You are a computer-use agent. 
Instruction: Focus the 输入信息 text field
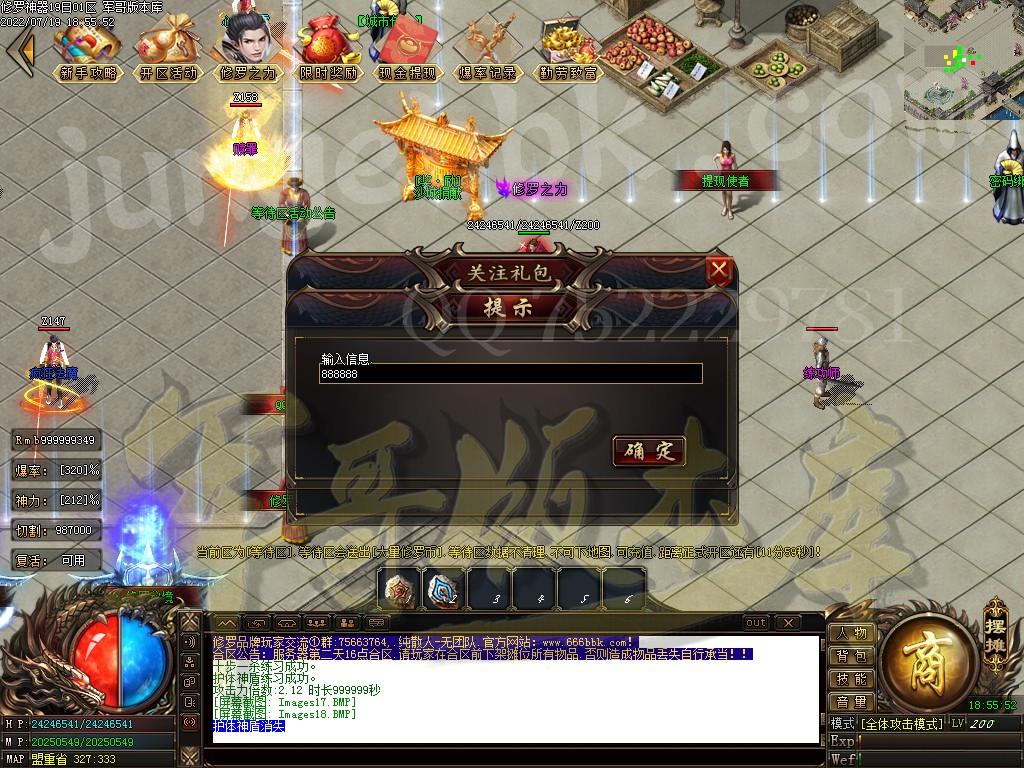coord(510,374)
